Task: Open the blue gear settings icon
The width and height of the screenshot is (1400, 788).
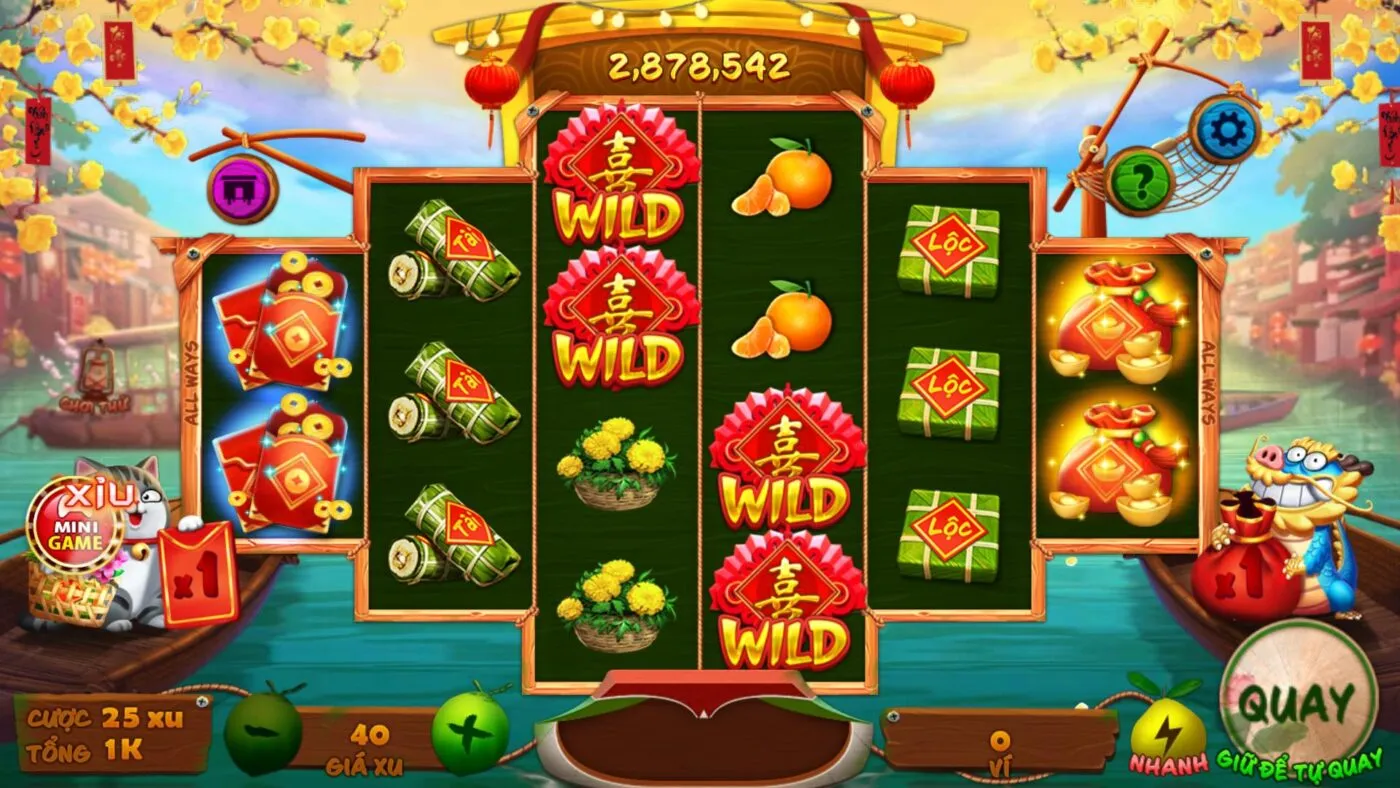Action: [x=1223, y=128]
